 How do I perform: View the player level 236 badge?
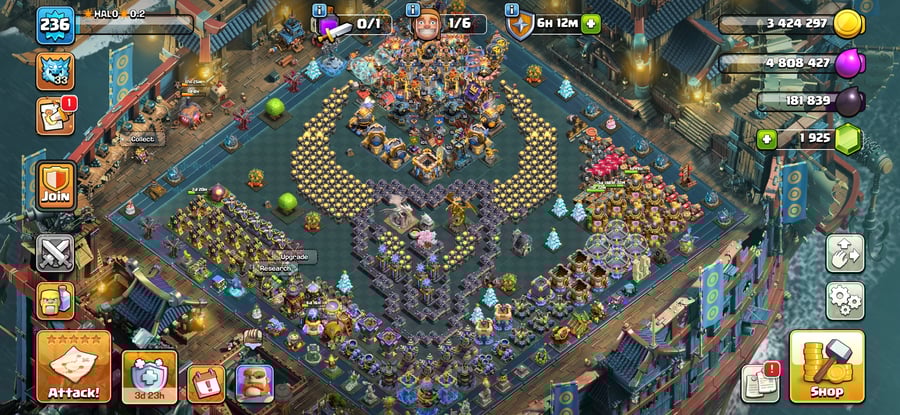tap(55, 25)
